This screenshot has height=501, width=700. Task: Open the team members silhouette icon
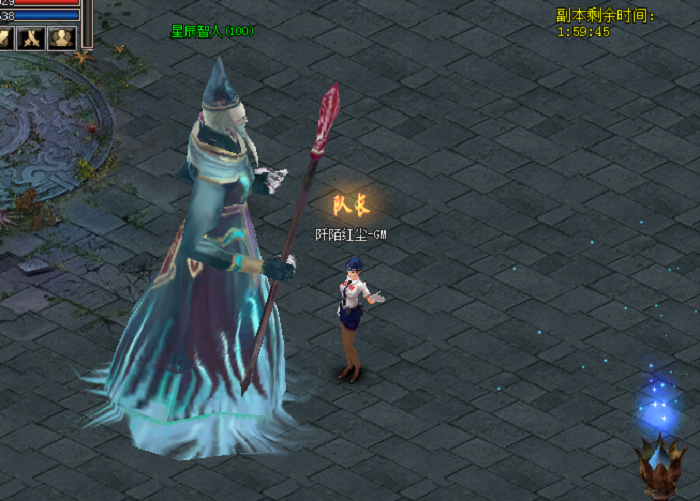(63, 38)
